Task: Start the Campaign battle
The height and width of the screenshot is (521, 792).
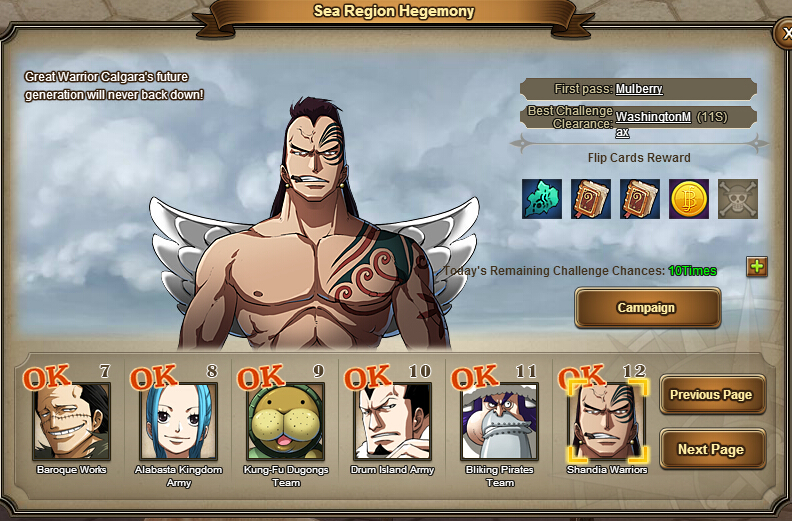Action: click(647, 308)
